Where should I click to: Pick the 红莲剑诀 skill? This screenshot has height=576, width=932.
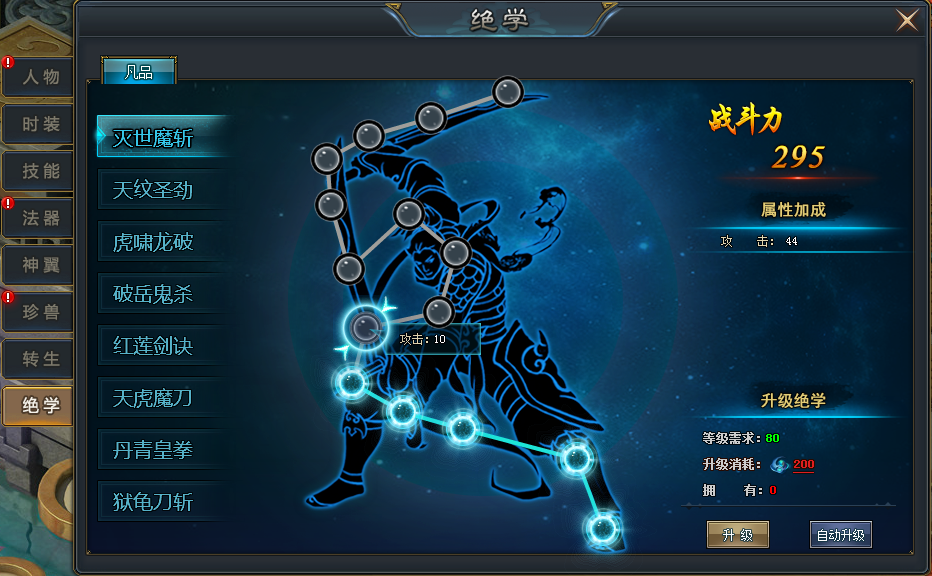tap(155, 346)
